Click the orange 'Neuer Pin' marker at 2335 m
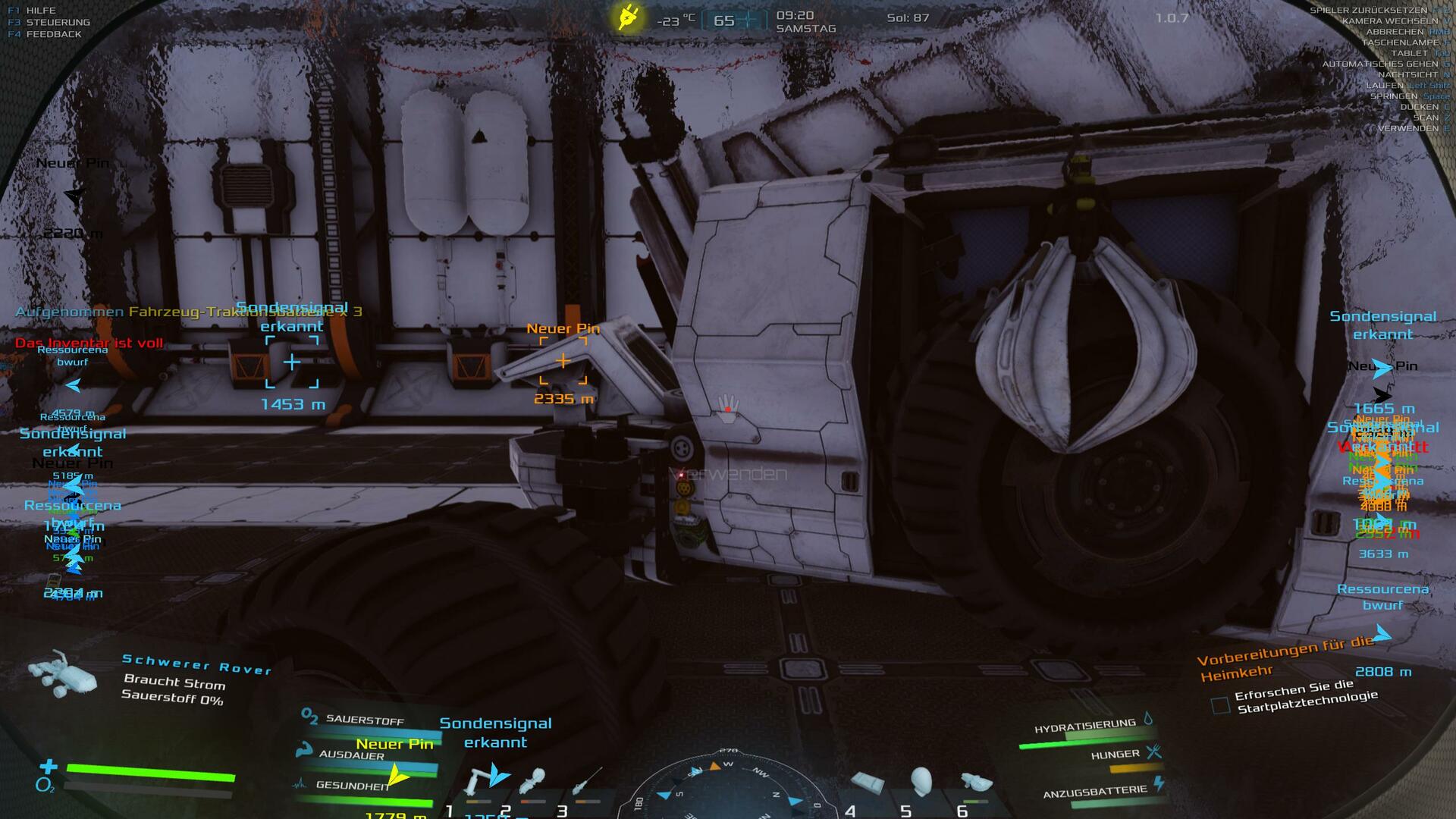 pyautogui.click(x=563, y=362)
